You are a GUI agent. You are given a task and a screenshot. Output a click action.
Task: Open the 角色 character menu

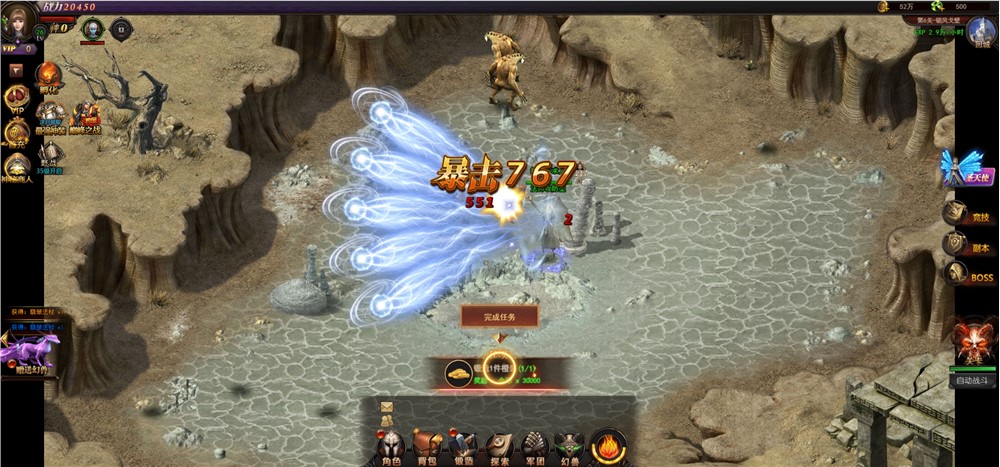[391, 446]
